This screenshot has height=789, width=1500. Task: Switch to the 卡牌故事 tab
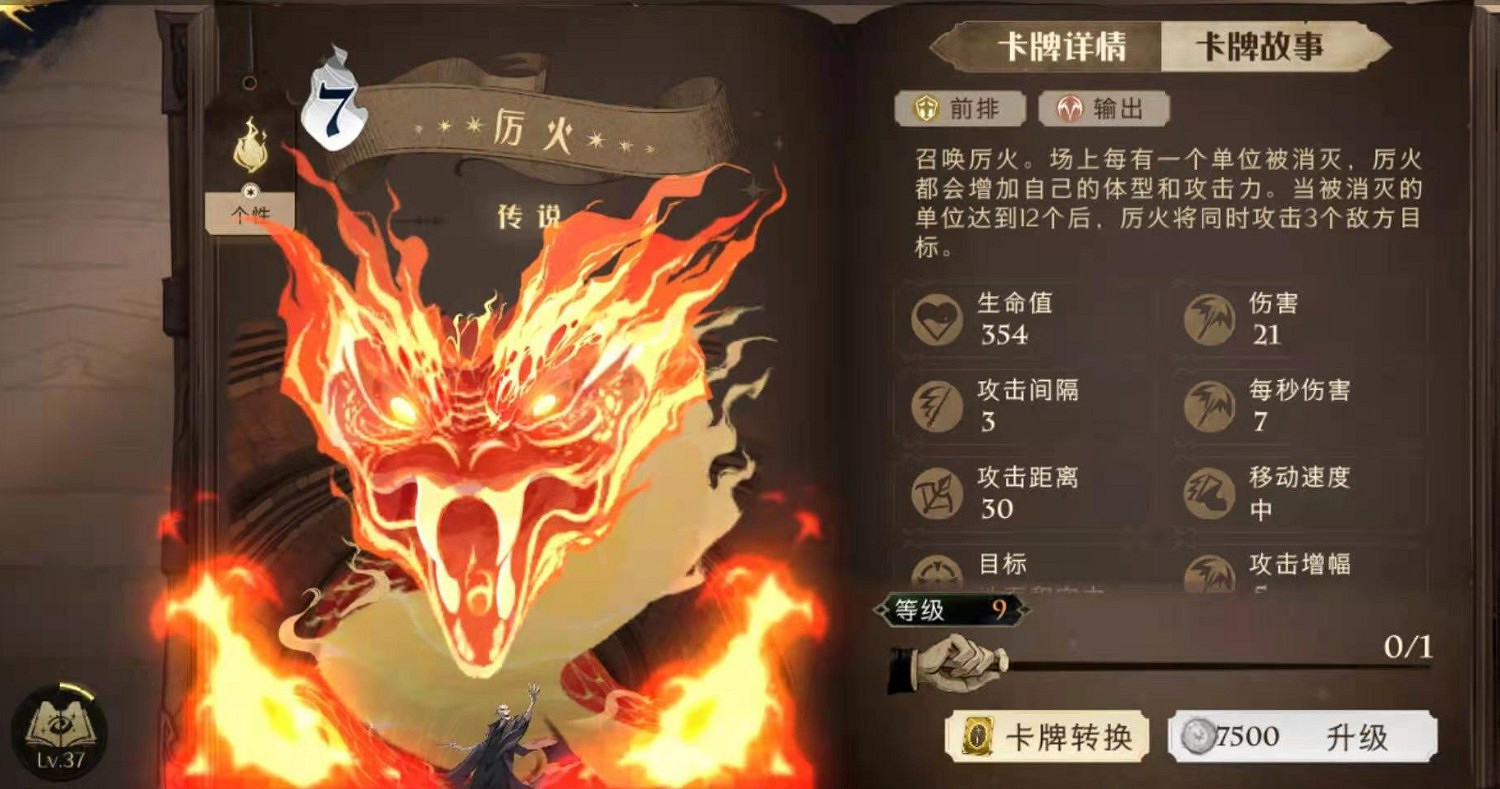[1262, 45]
